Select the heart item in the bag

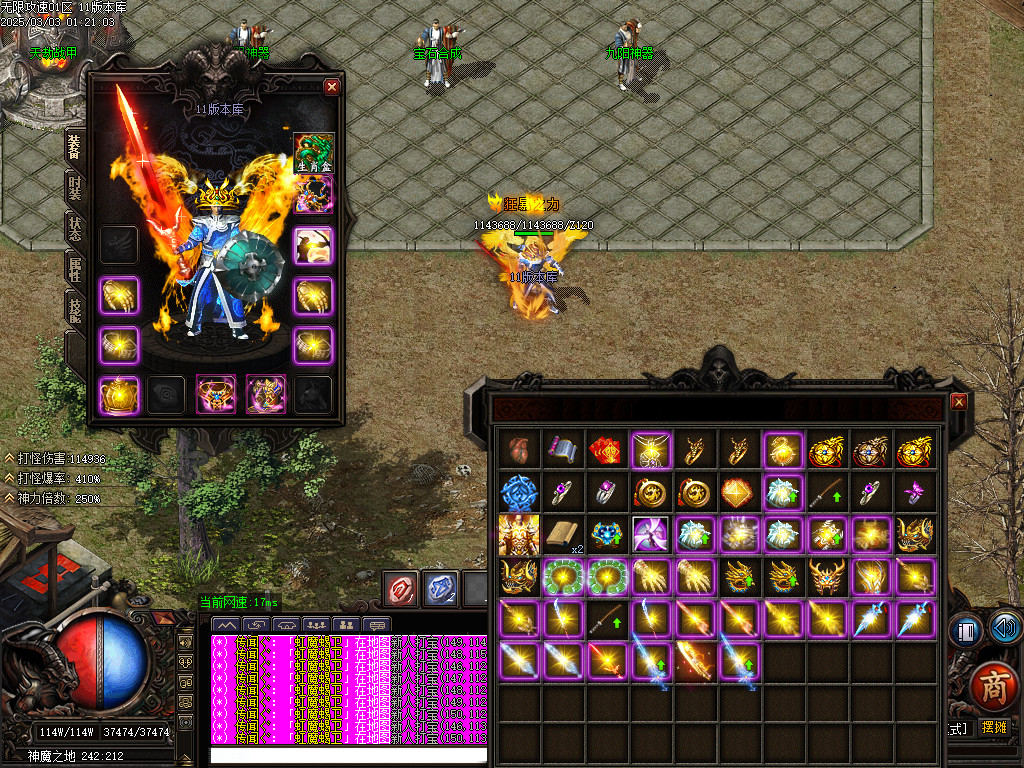[x=518, y=449]
